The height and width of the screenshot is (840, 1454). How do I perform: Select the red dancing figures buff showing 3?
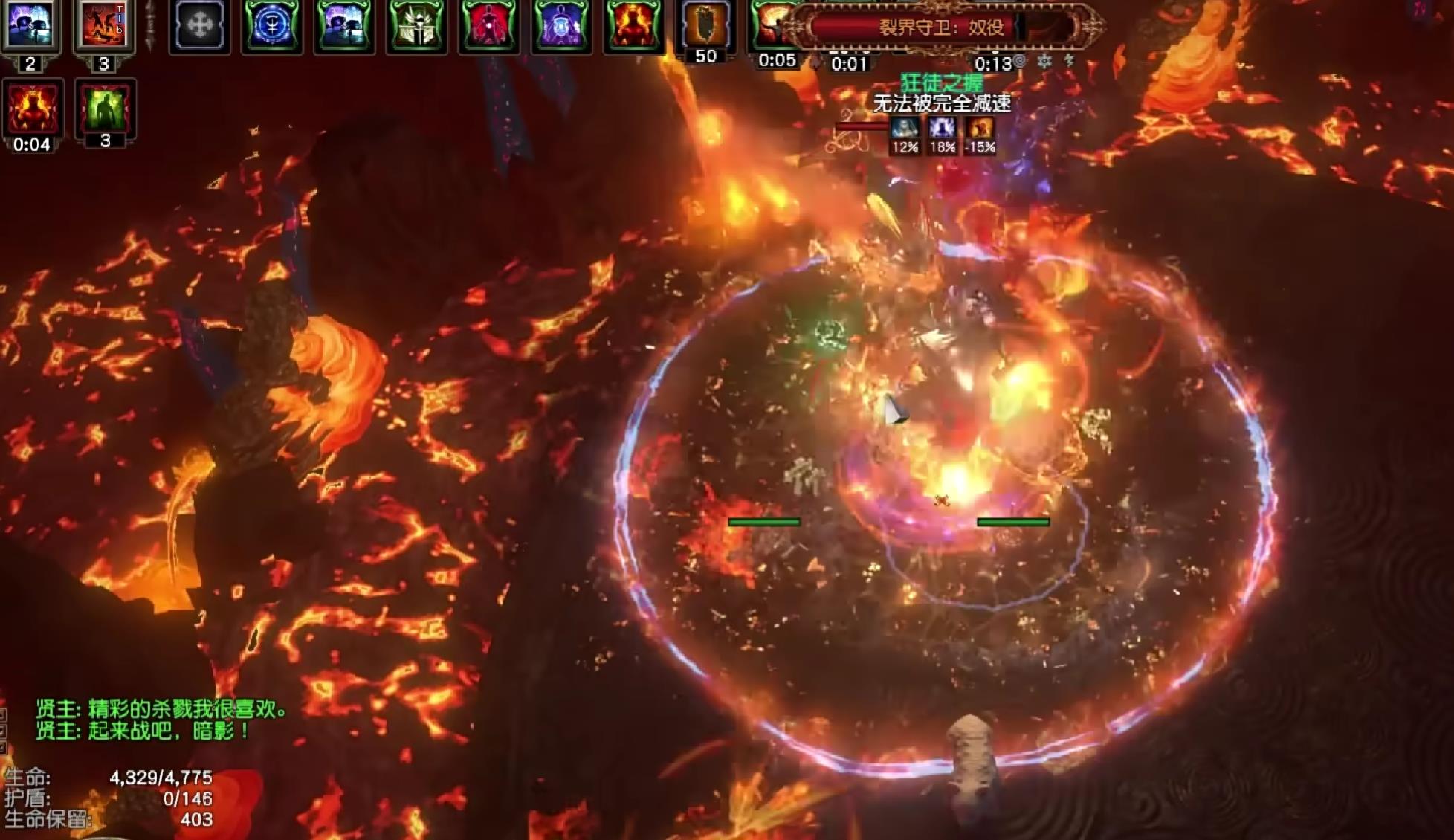tap(103, 25)
